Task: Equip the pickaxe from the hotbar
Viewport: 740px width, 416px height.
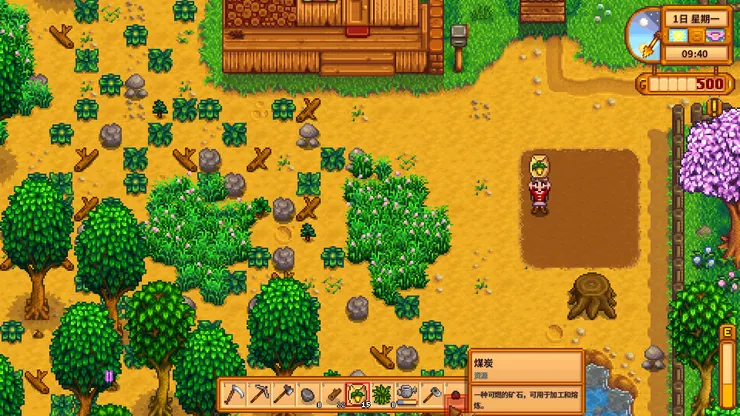Action: (257, 394)
